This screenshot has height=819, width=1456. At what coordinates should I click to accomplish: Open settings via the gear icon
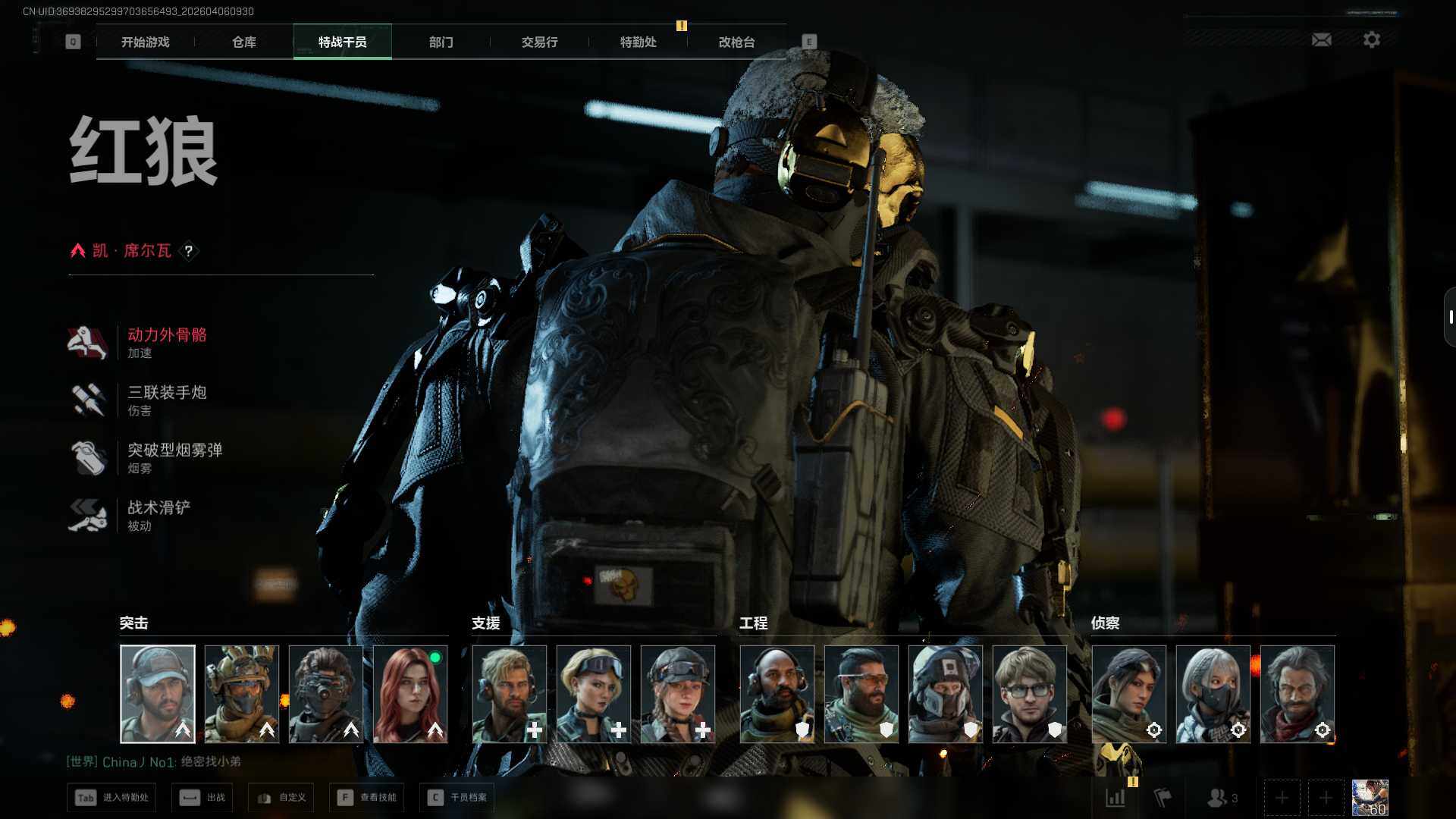coord(1371,39)
